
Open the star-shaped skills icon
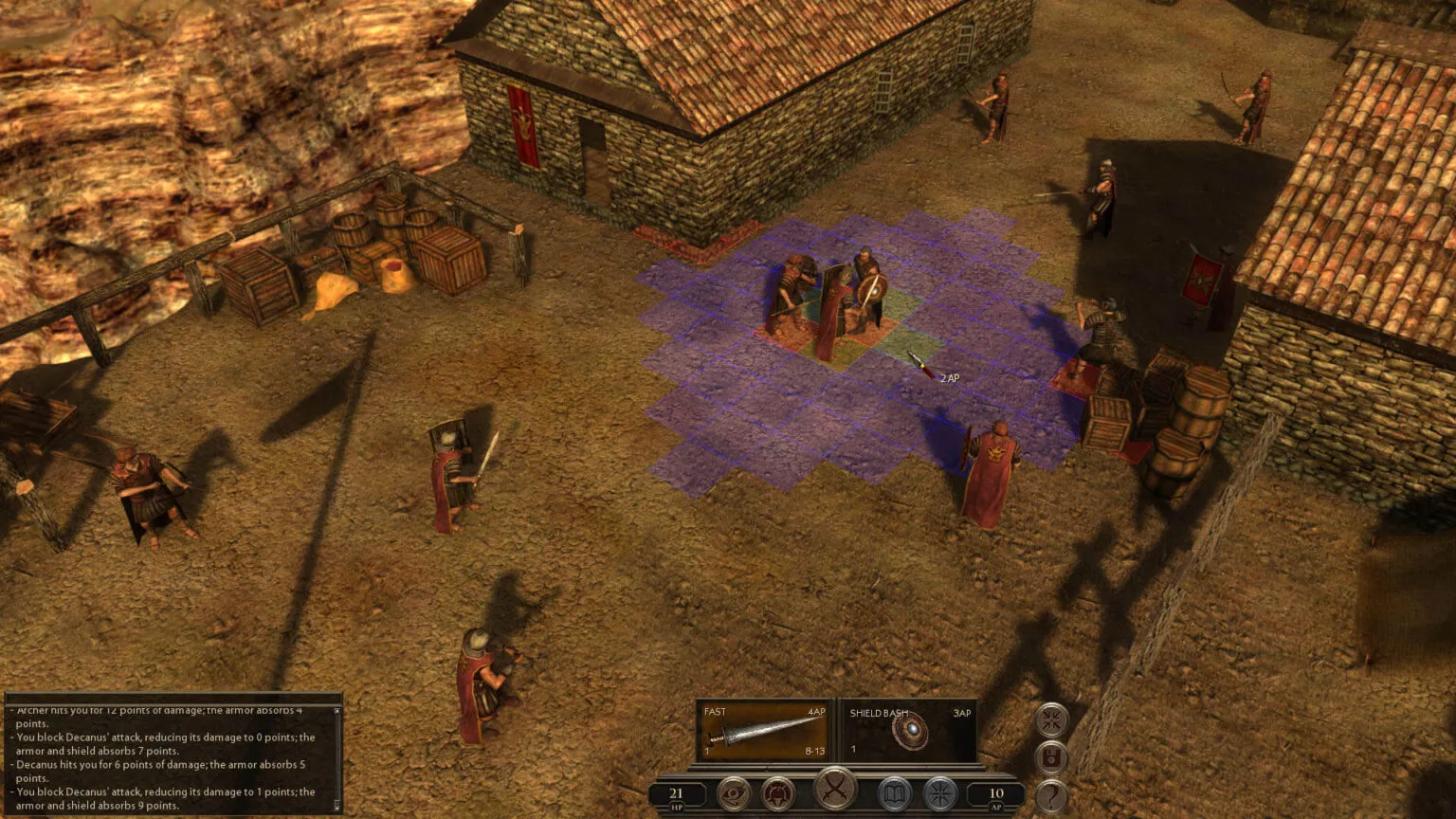tap(938, 794)
